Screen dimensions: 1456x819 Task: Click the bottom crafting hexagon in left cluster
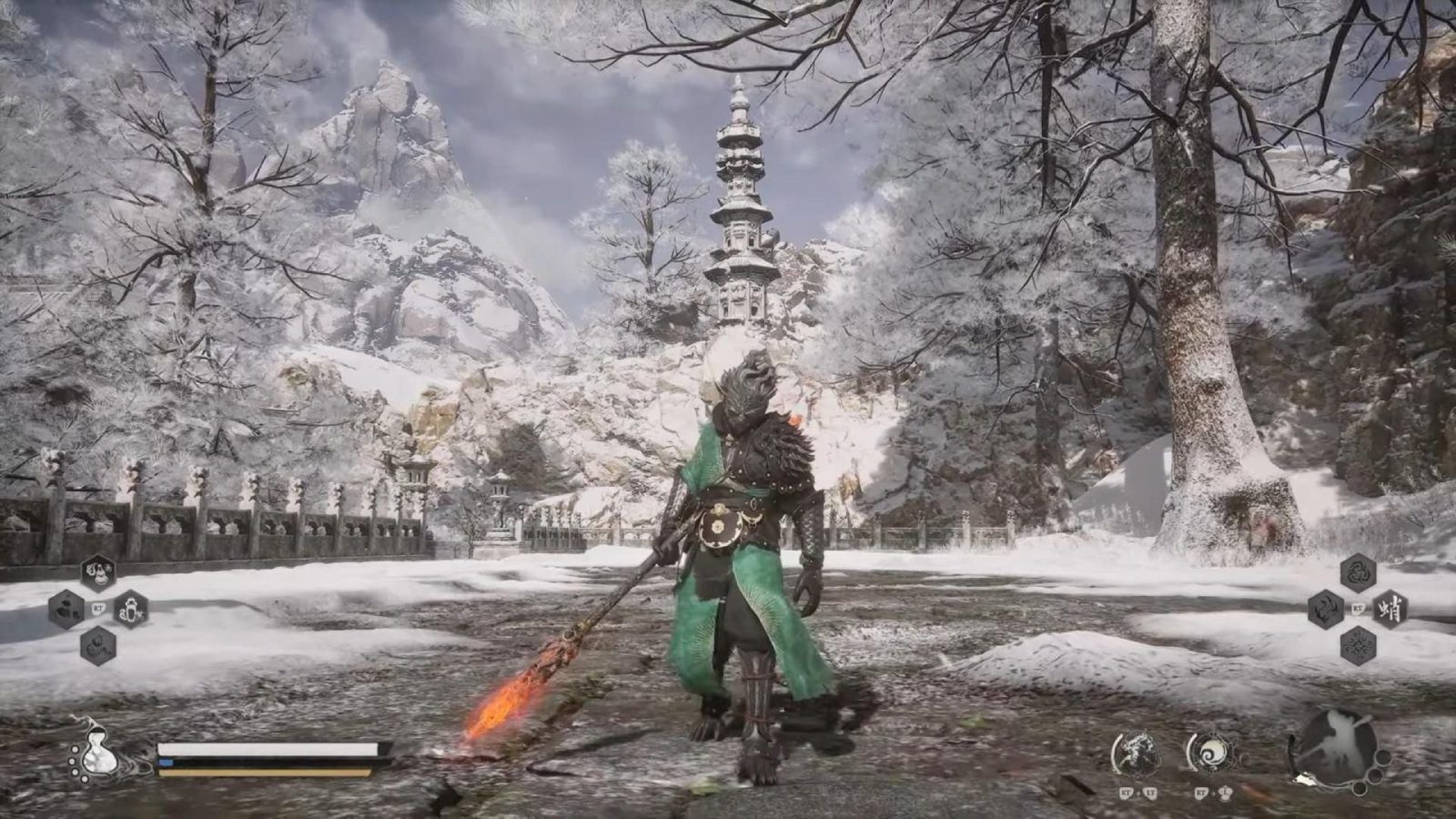tap(97, 648)
